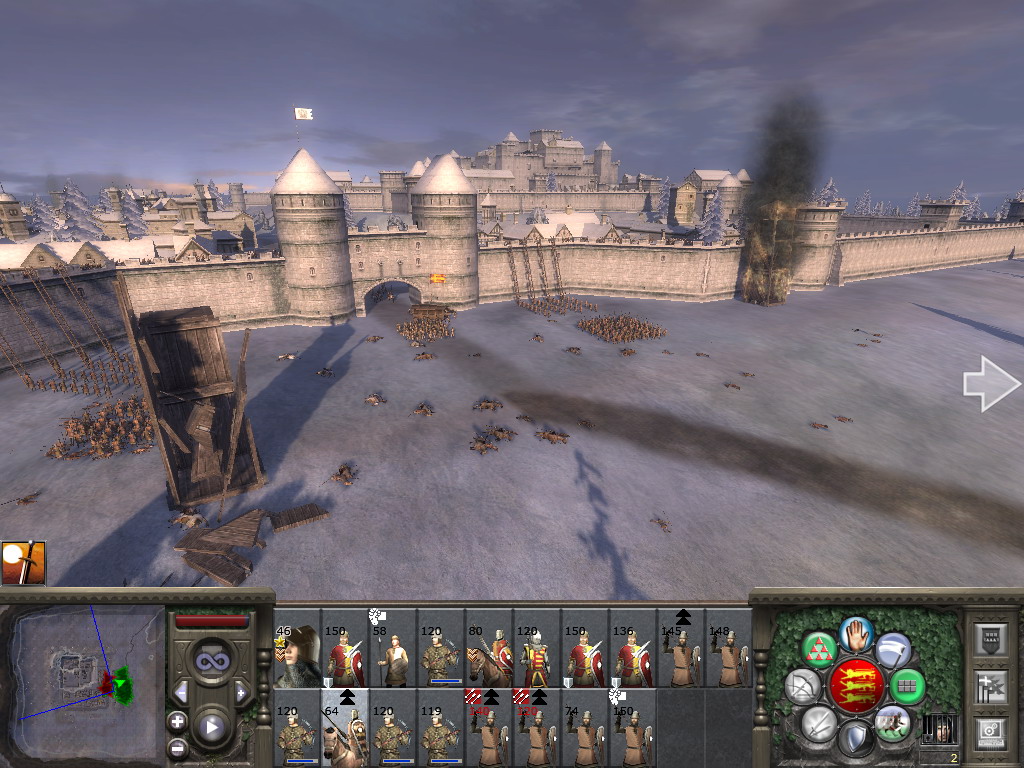
Task: Toggle the fire-at-will bow button
Action: (802, 686)
